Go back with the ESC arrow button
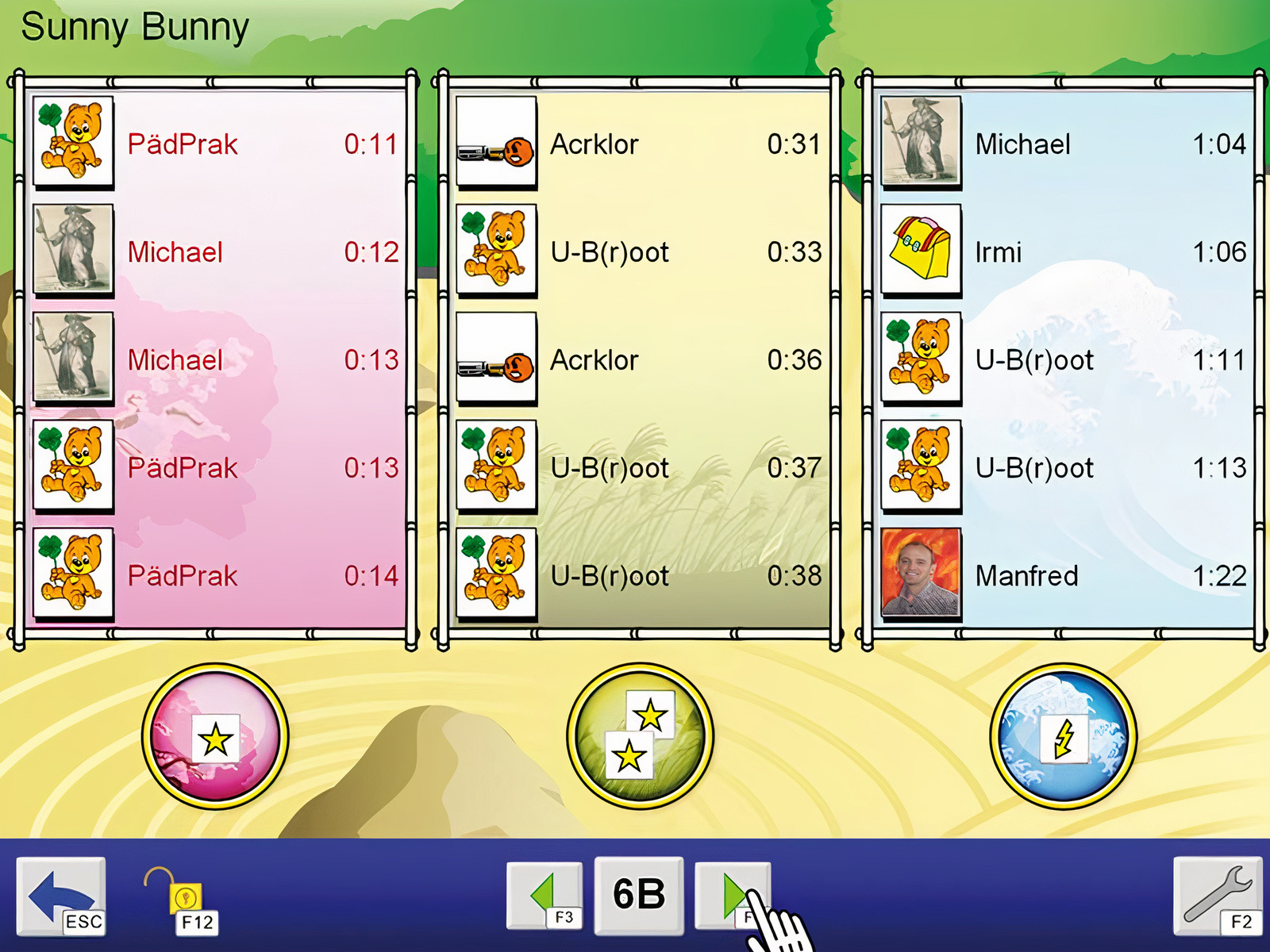 (61, 896)
